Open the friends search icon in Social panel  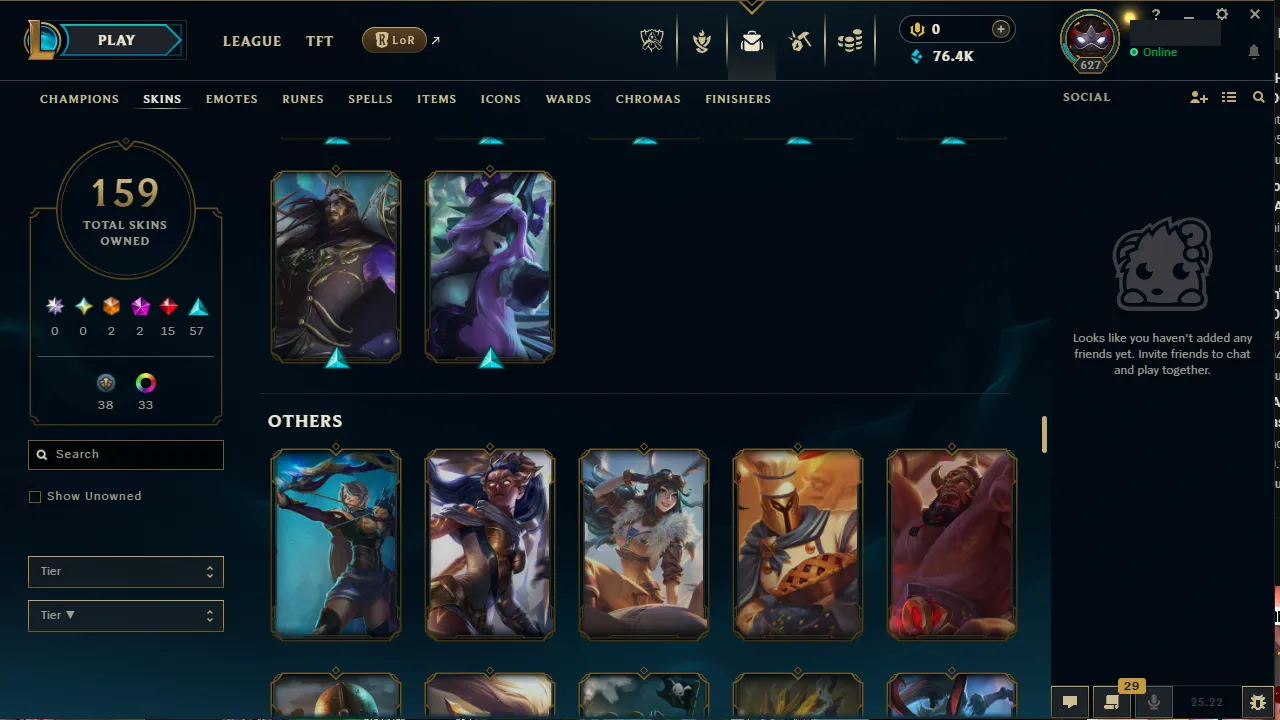pyautogui.click(x=1258, y=97)
